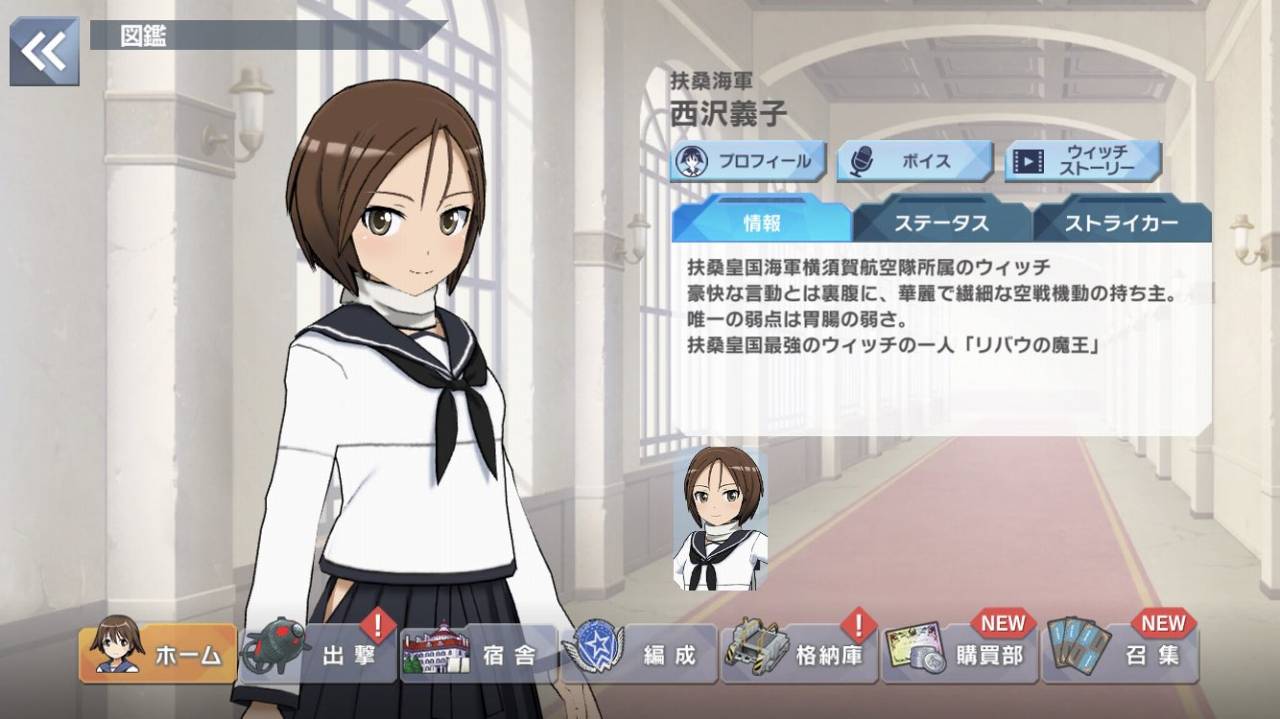
Task: Switch to the ステータス tab
Action: (x=941, y=222)
